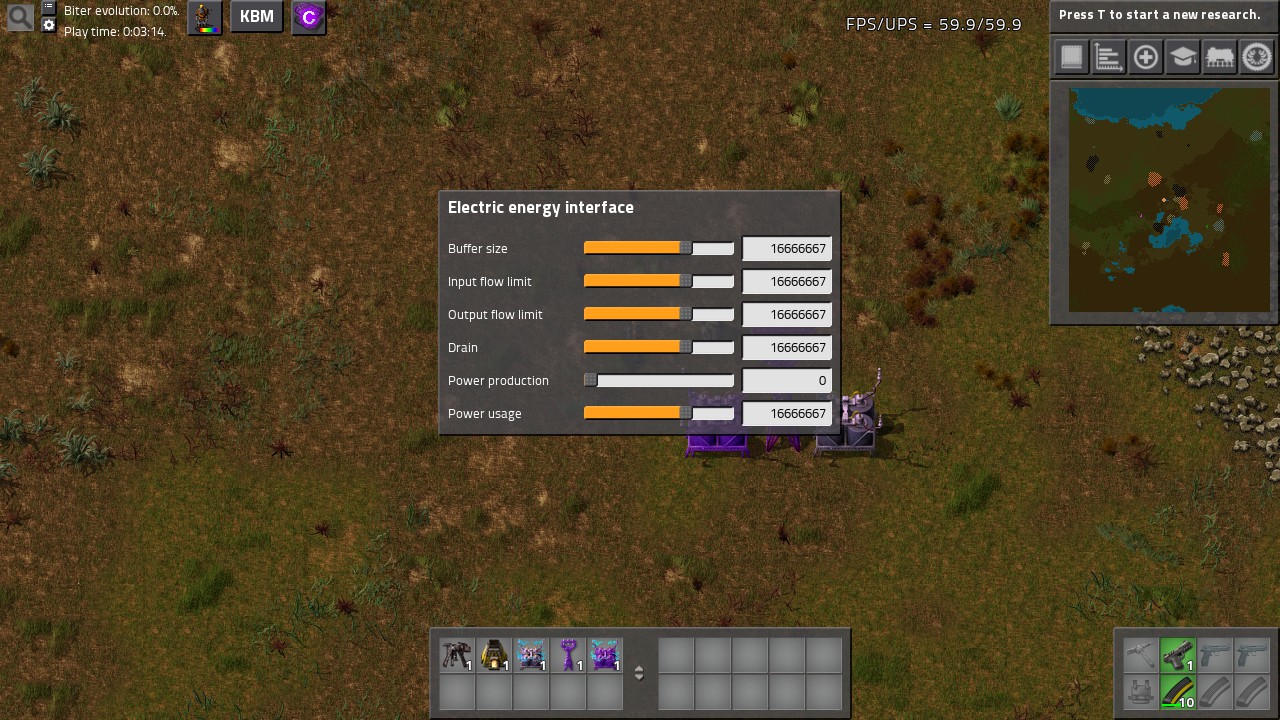The width and height of the screenshot is (1280, 720).
Task: Click the Output flow limit value field
Action: pyautogui.click(x=787, y=315)
